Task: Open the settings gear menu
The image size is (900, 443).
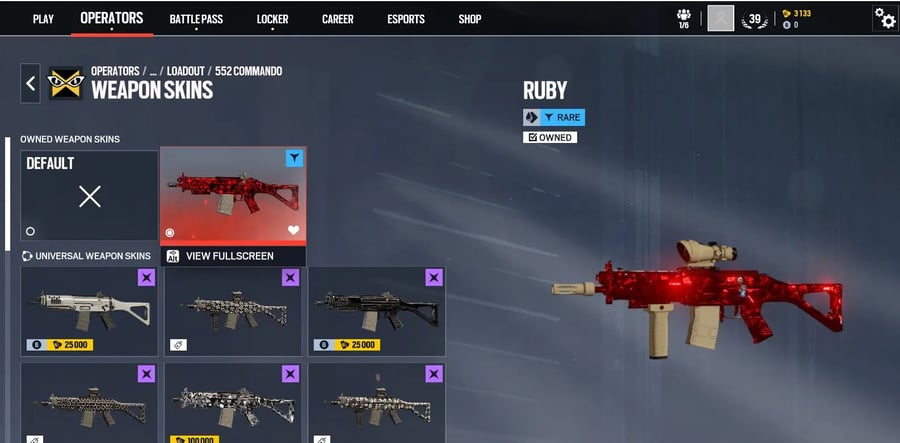Action: (884, 18)
